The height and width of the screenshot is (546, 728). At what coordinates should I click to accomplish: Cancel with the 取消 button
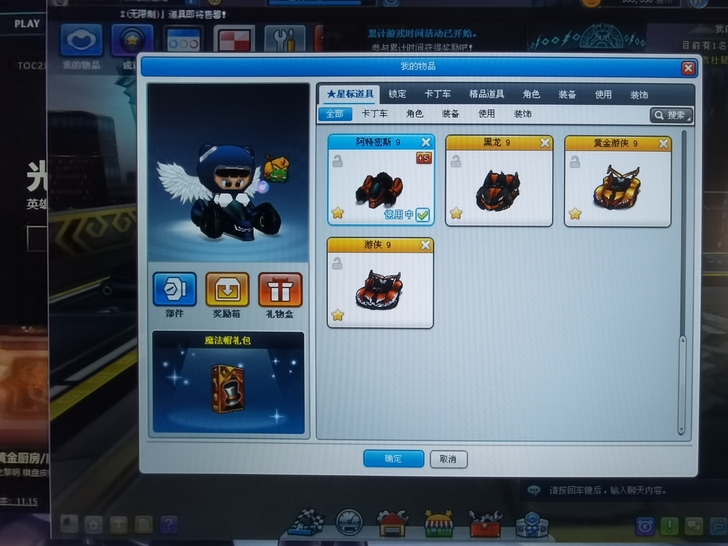click(x=448, y=459)
